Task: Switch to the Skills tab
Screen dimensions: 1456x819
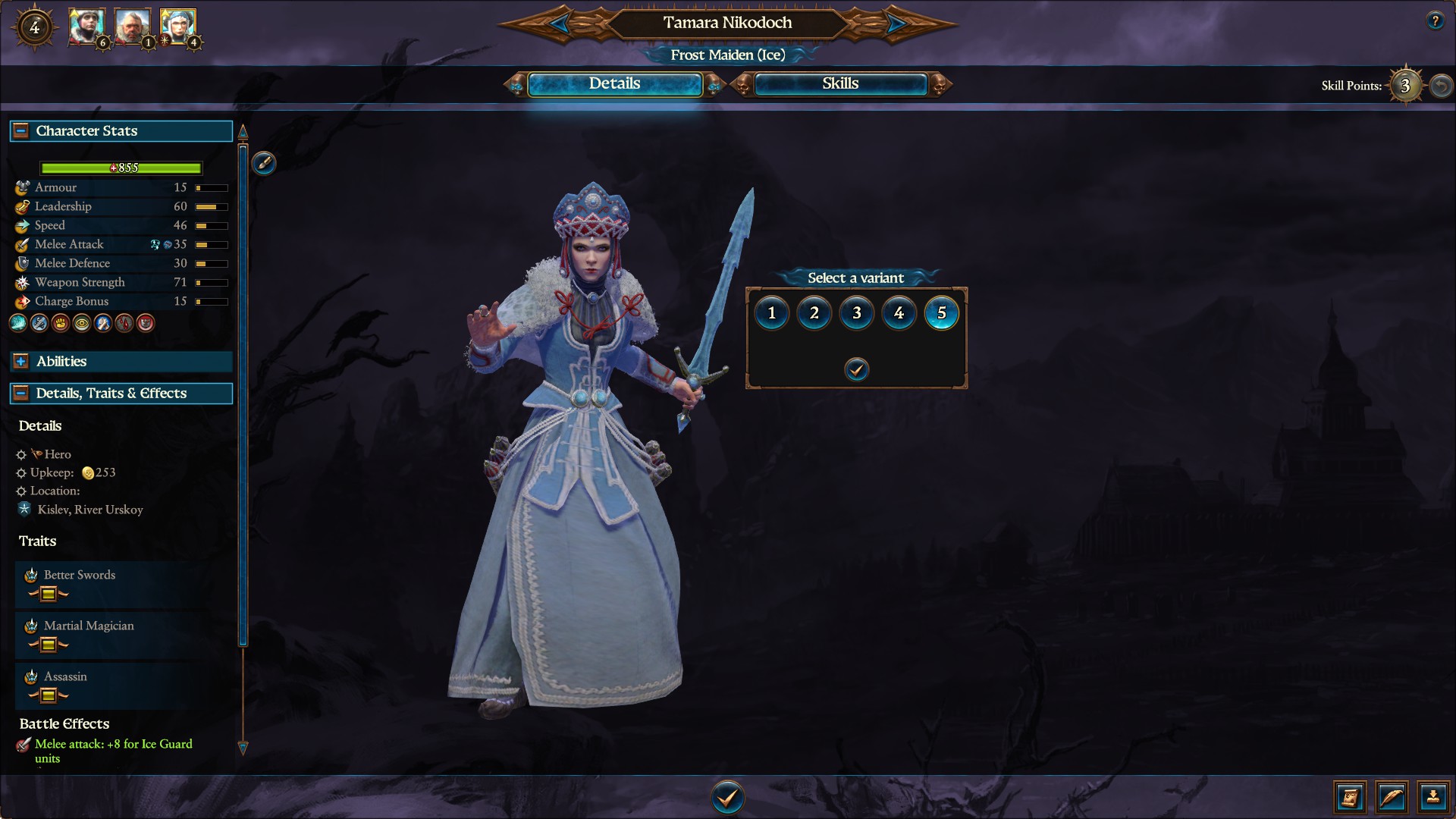Action: (840, 84)
